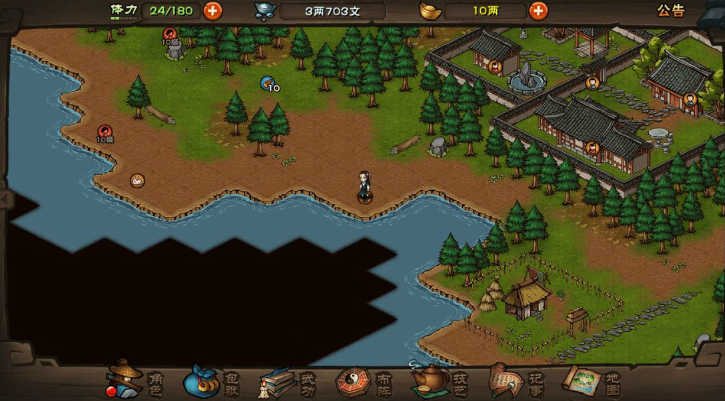Open the 布阵 formation menu
The width and height of the screenshot is (725, 401).
364,381
